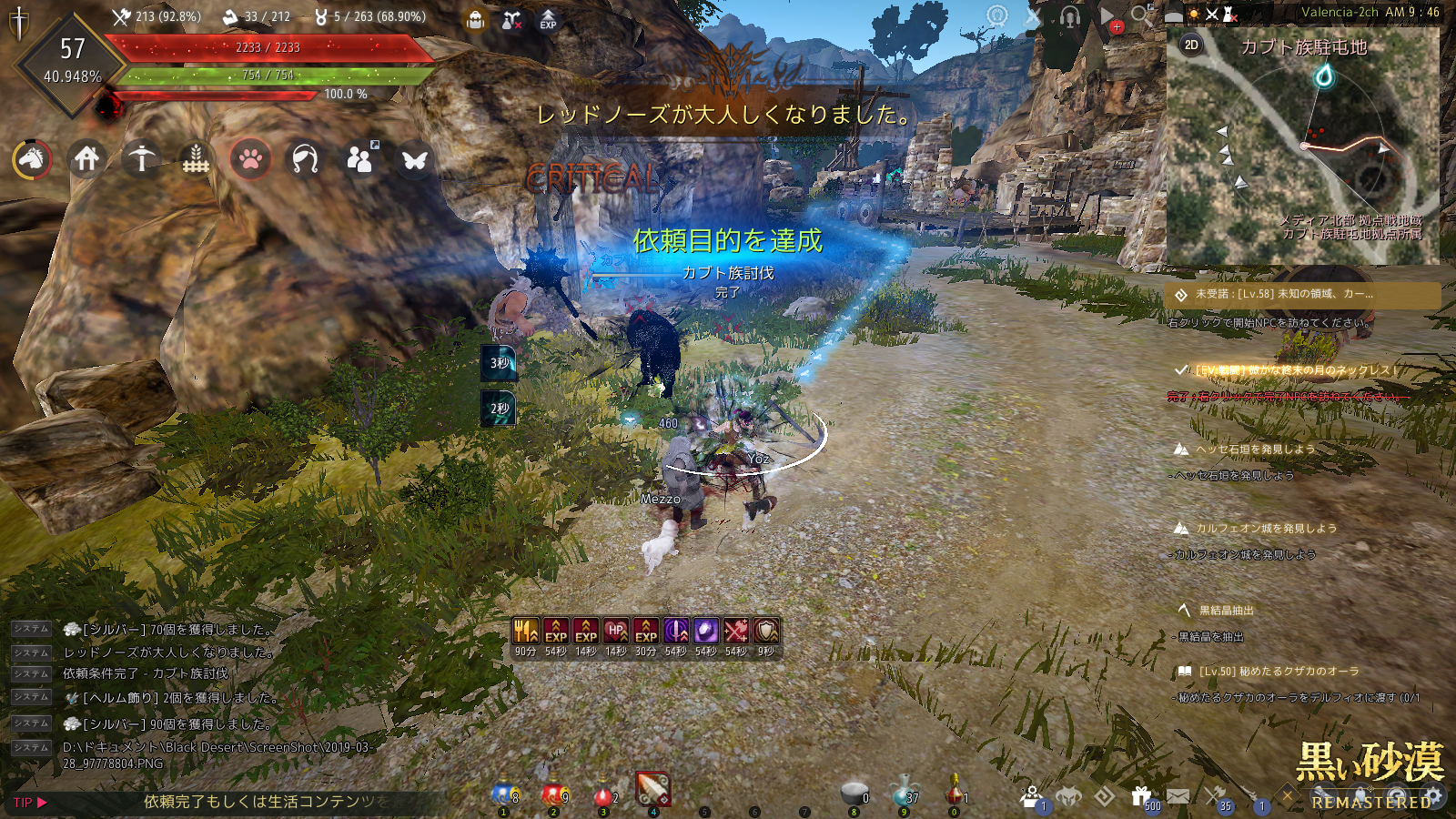
Task: Open the unaccepted Lv.58 quest banner
Action: (x=1301, y=295)
